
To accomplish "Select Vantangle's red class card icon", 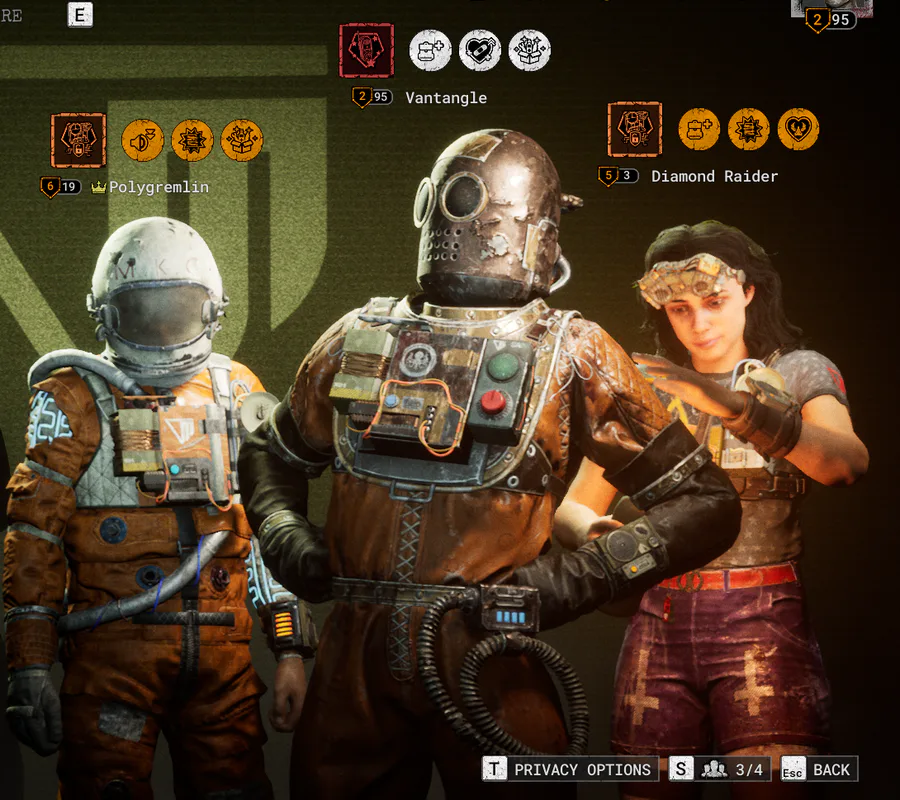I will point(366,50).
